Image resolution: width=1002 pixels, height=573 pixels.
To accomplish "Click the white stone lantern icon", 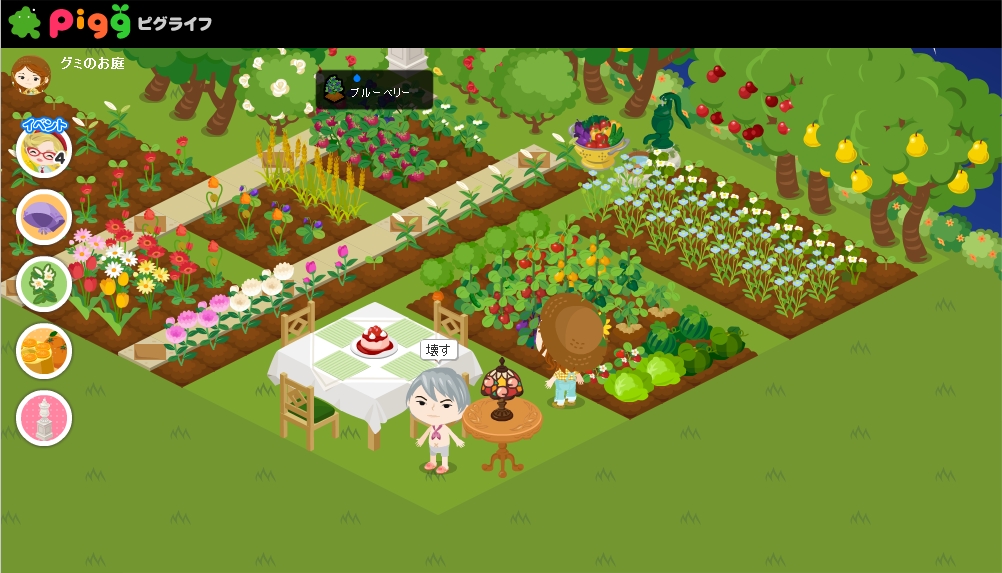I will click(44, 418).
